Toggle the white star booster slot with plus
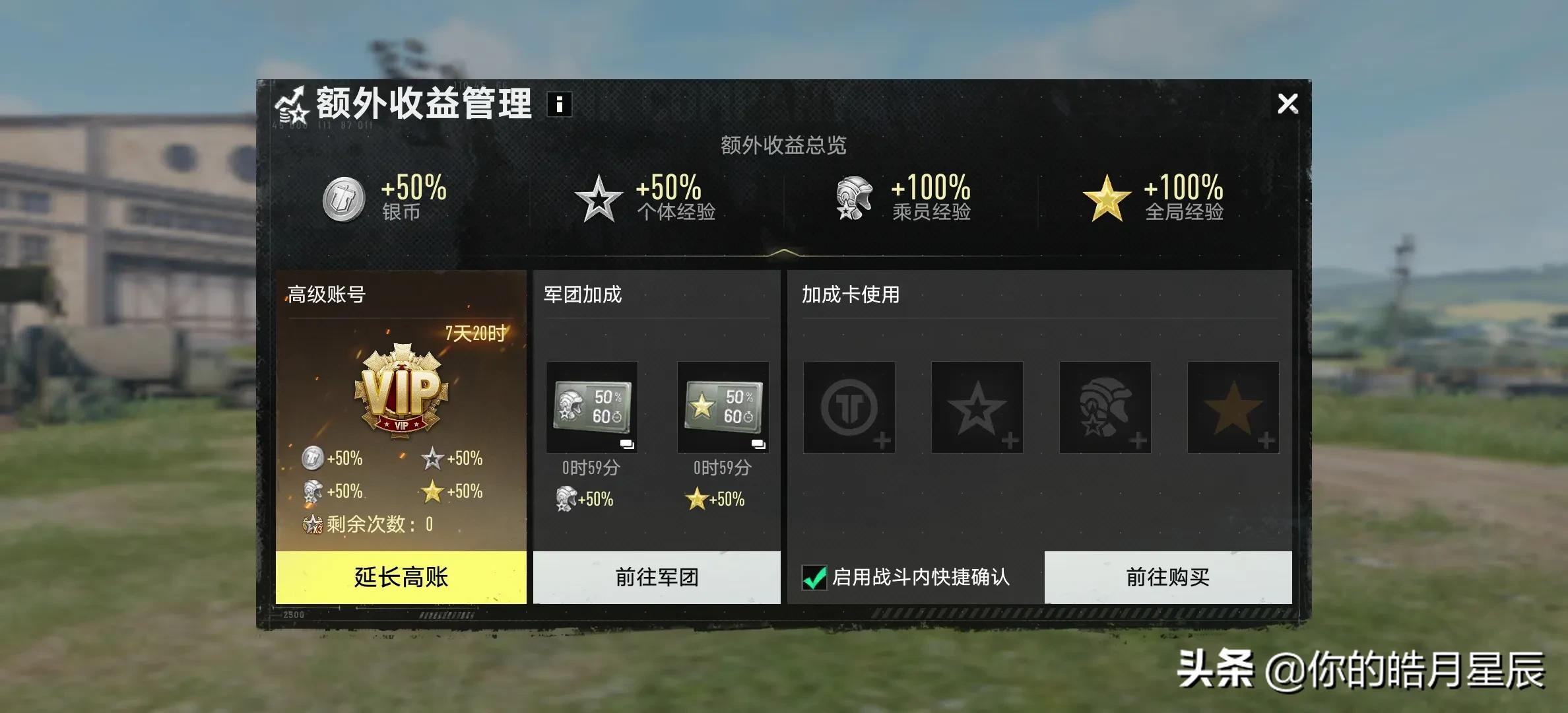 [x=978, y=408]
